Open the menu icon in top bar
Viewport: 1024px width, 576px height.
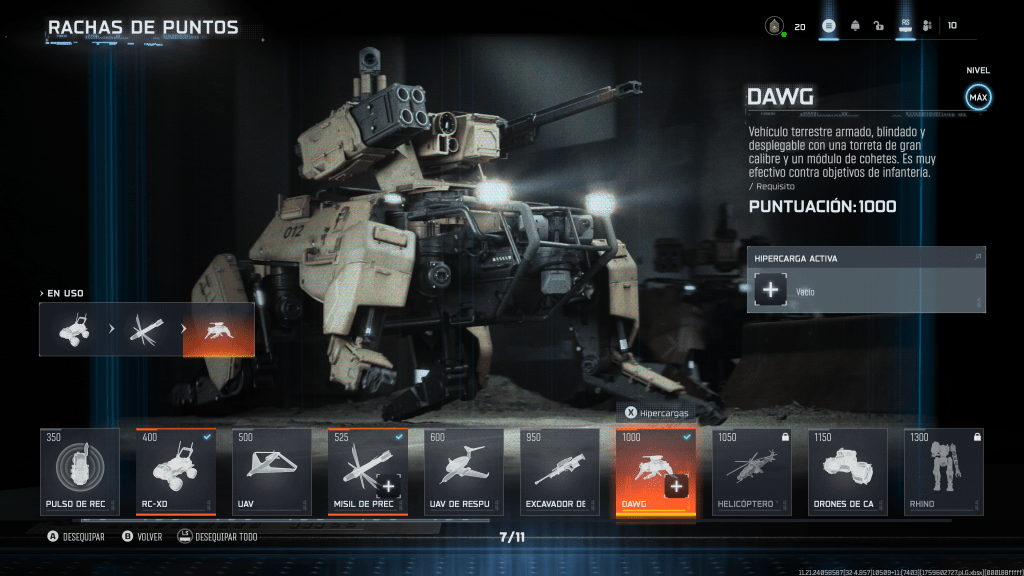click(x=829, y=26)
